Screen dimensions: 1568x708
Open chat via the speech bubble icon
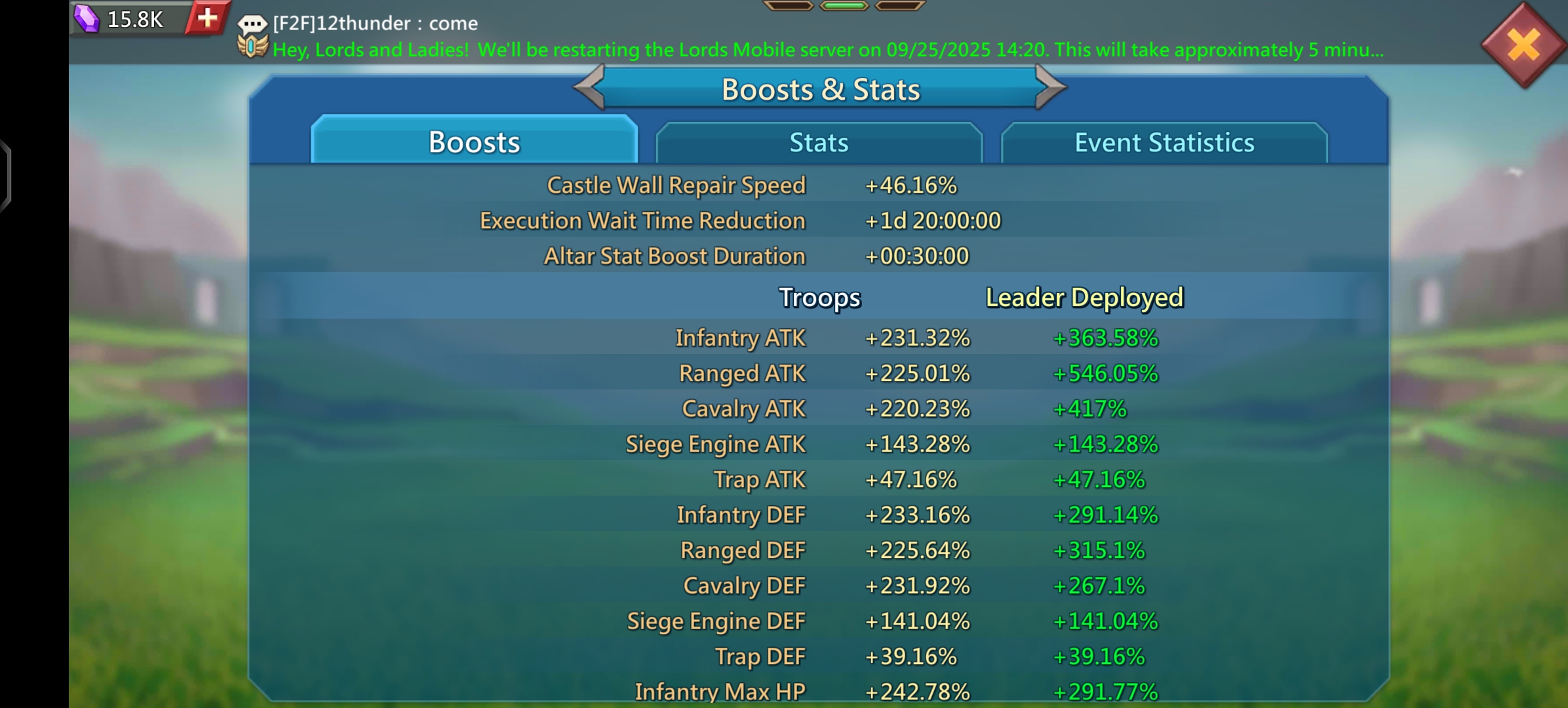[x=251, y=22]
